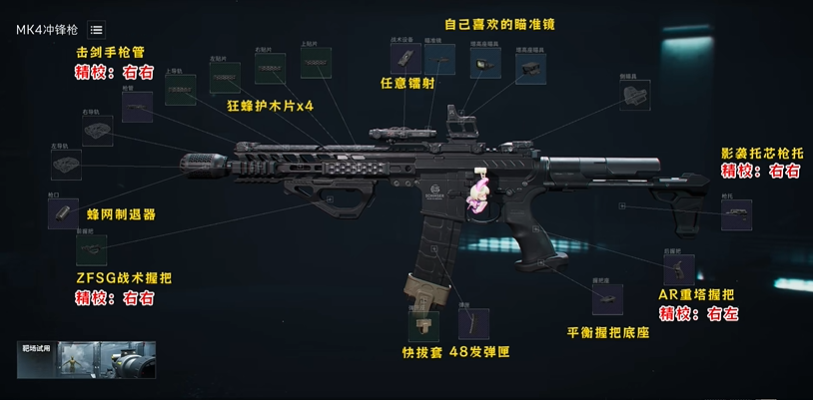Viewport: 813px width, 400px height.
Task: Open the list menu beside MK4冲锋枪
Action: tap(96, 30)
